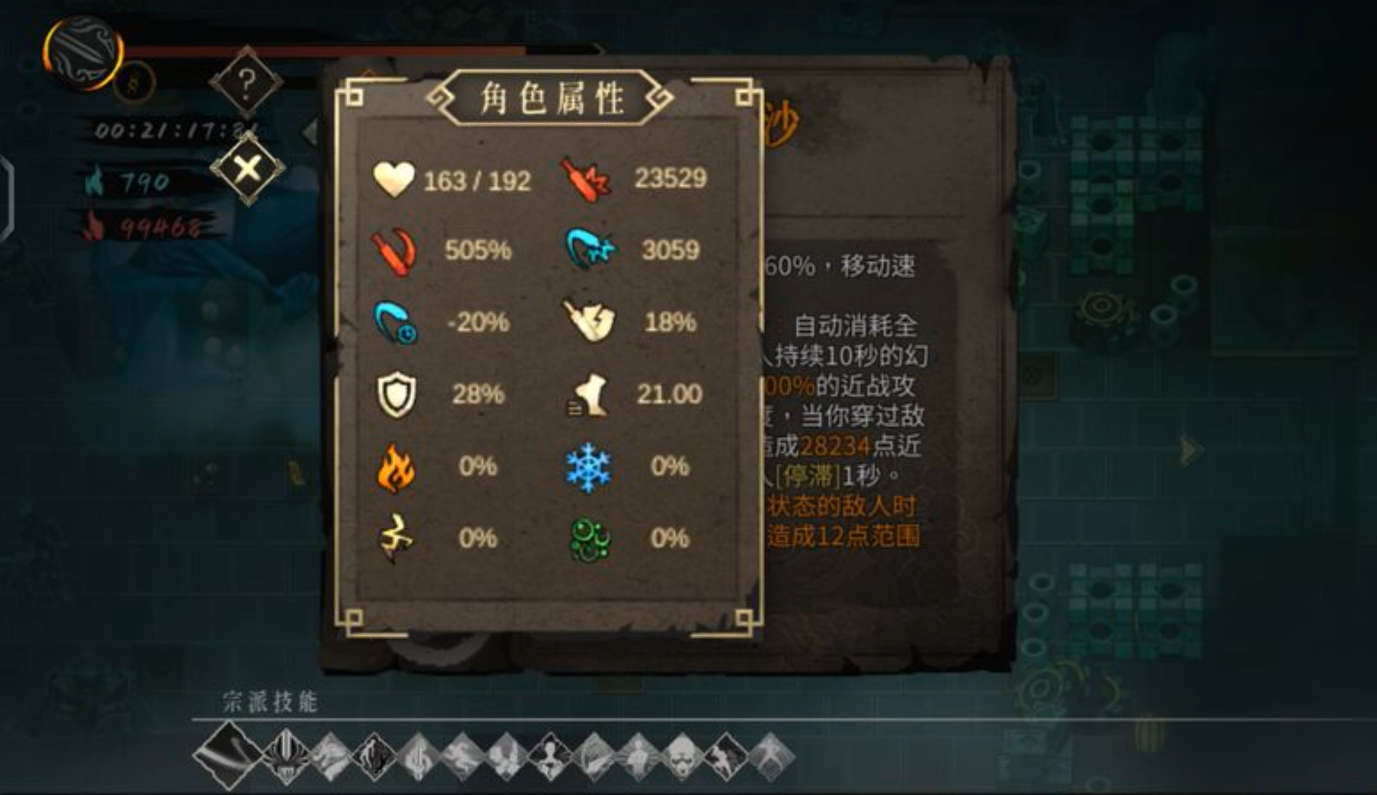Select the first black sword sect skill diamond
The image size is (1377, 795).
(230, 755)
